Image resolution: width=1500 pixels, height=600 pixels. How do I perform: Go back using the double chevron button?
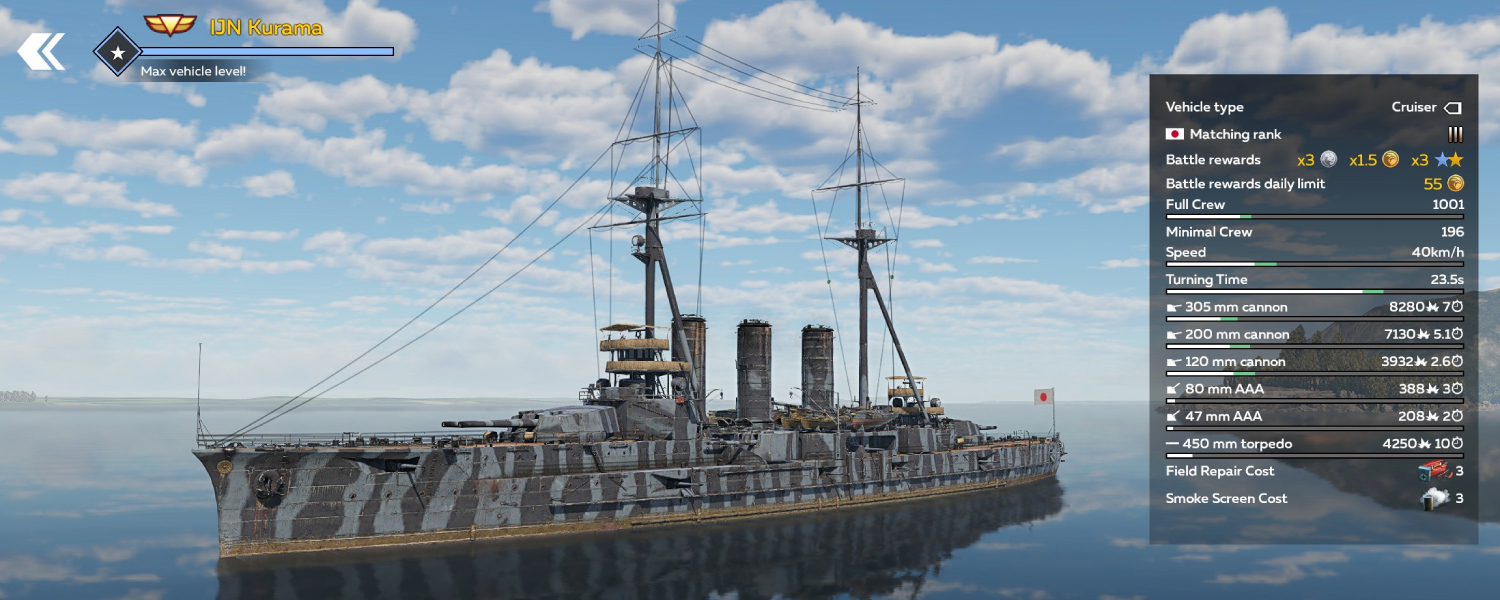pos(41,51)
